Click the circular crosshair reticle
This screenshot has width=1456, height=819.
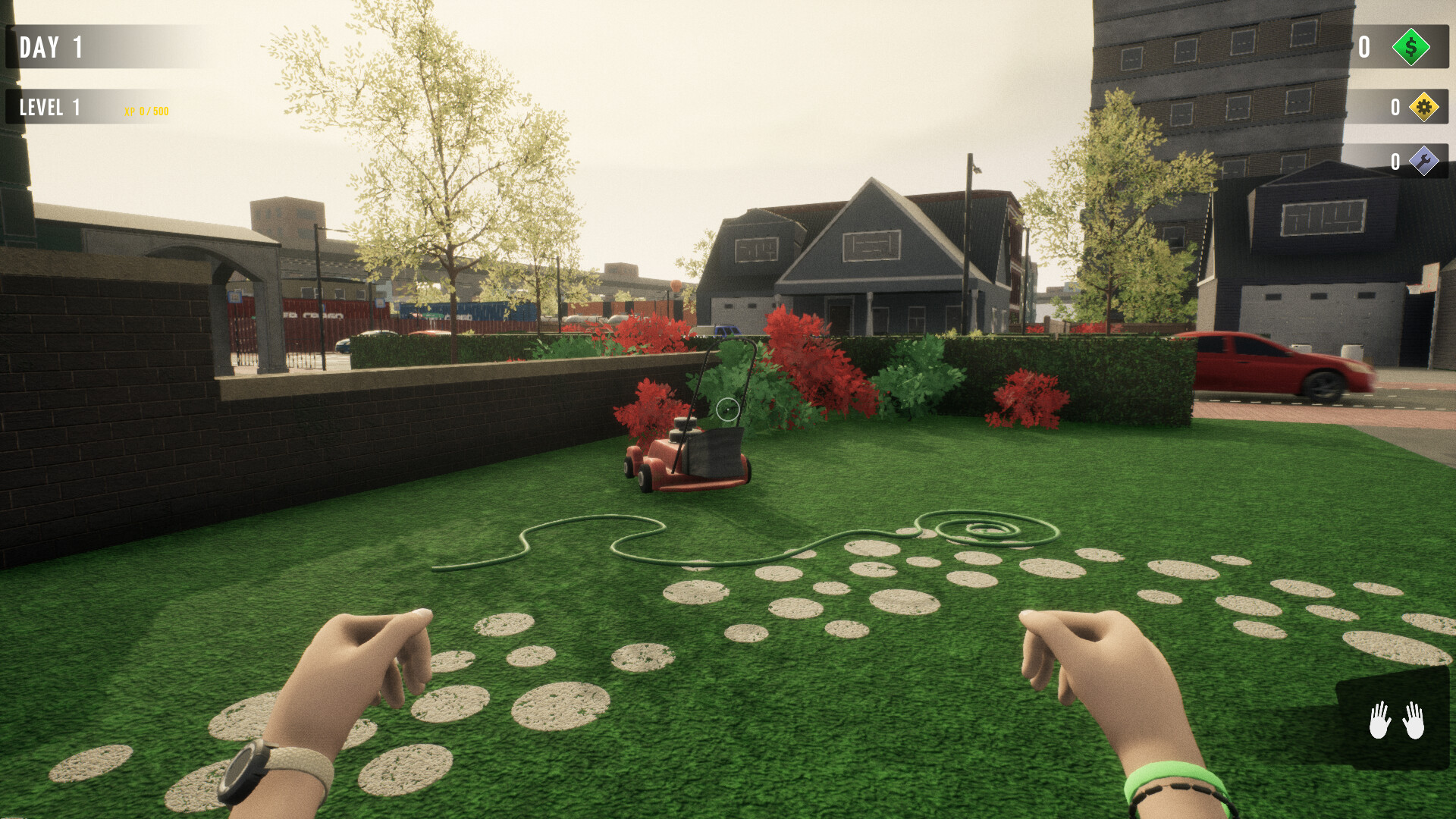coord(727,409)
